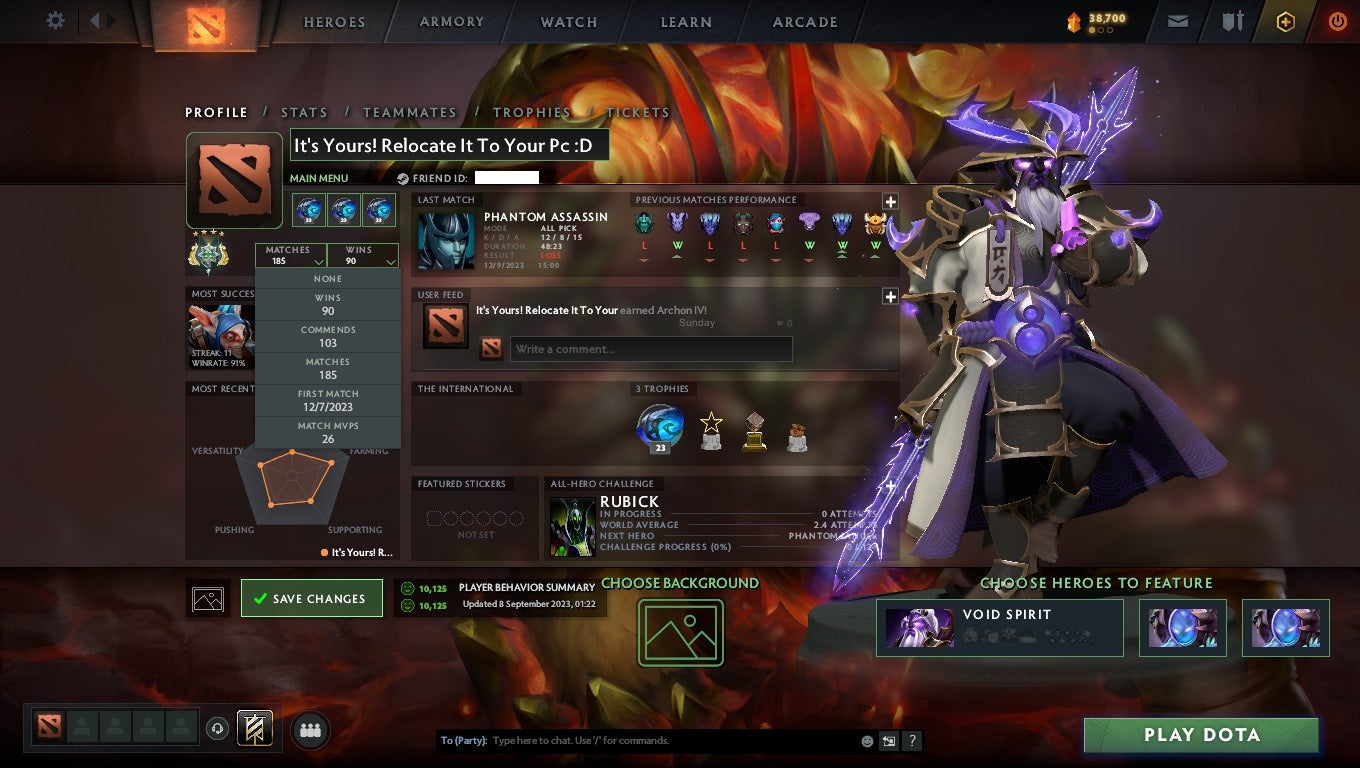
Task: Click the PLAY DOTA button
Action: coord(1201,735)
